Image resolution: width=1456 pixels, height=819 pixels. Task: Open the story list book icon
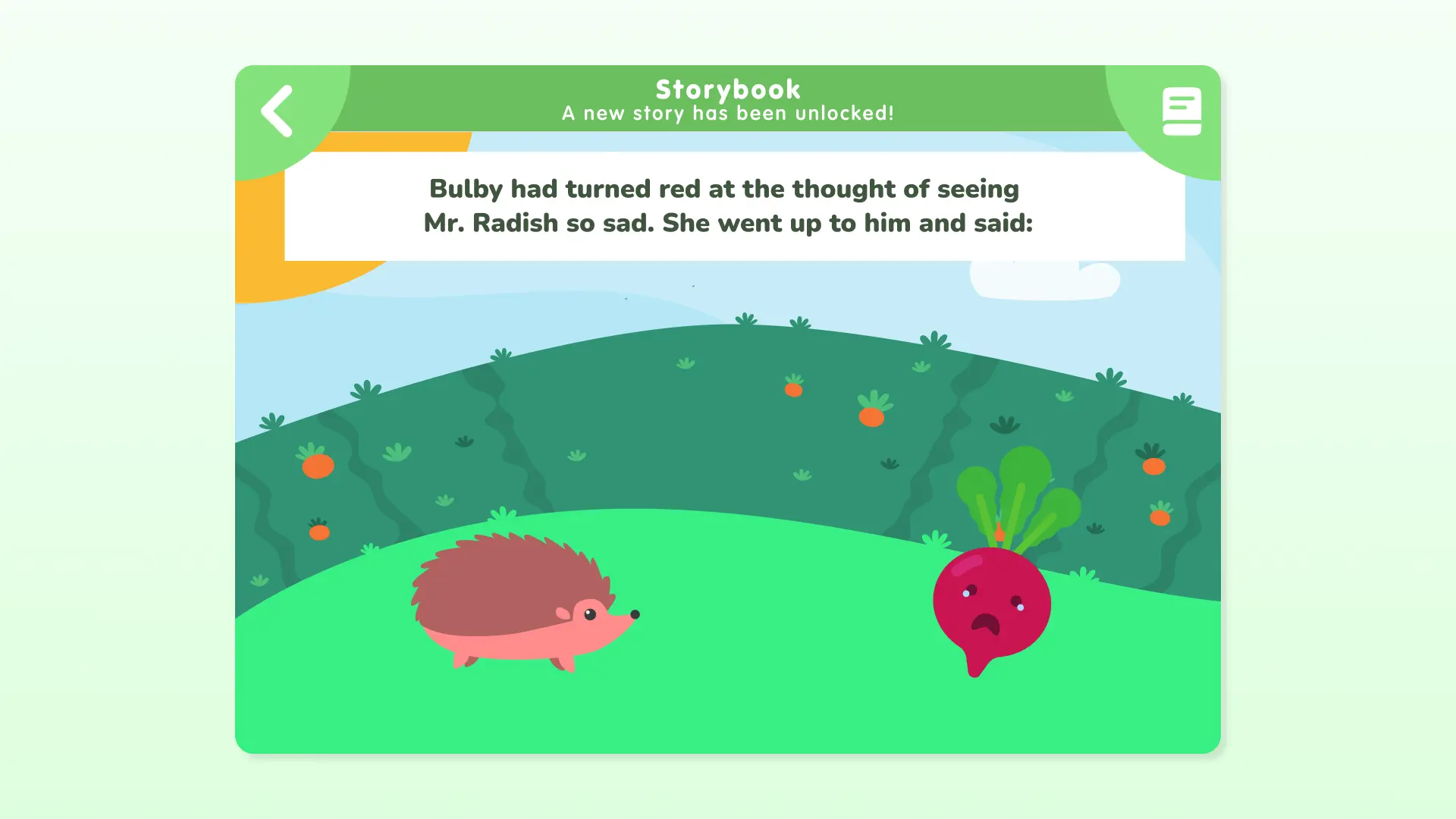(1181, 111)
